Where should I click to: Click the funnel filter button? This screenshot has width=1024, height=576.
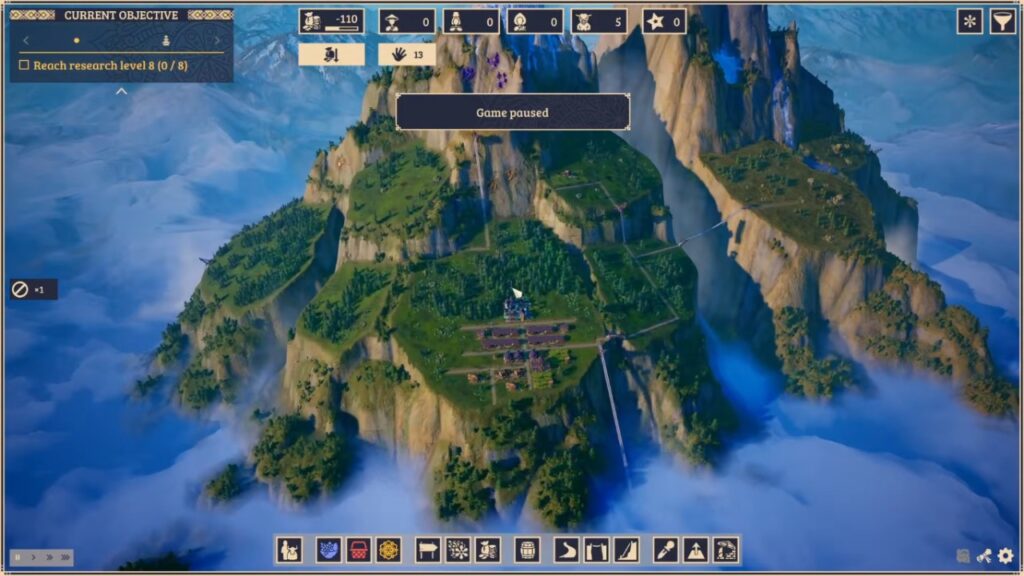[1002, 21]
